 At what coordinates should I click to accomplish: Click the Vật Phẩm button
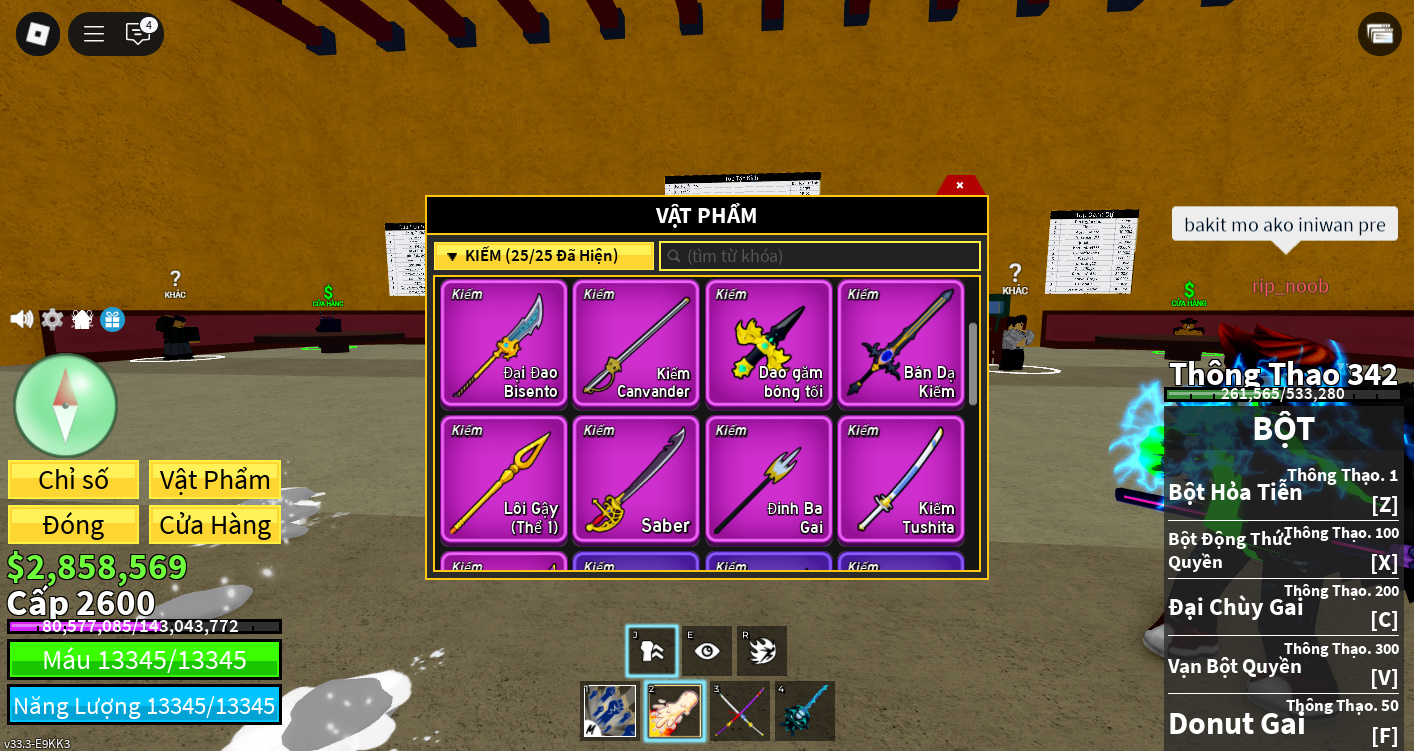[215, 480]
